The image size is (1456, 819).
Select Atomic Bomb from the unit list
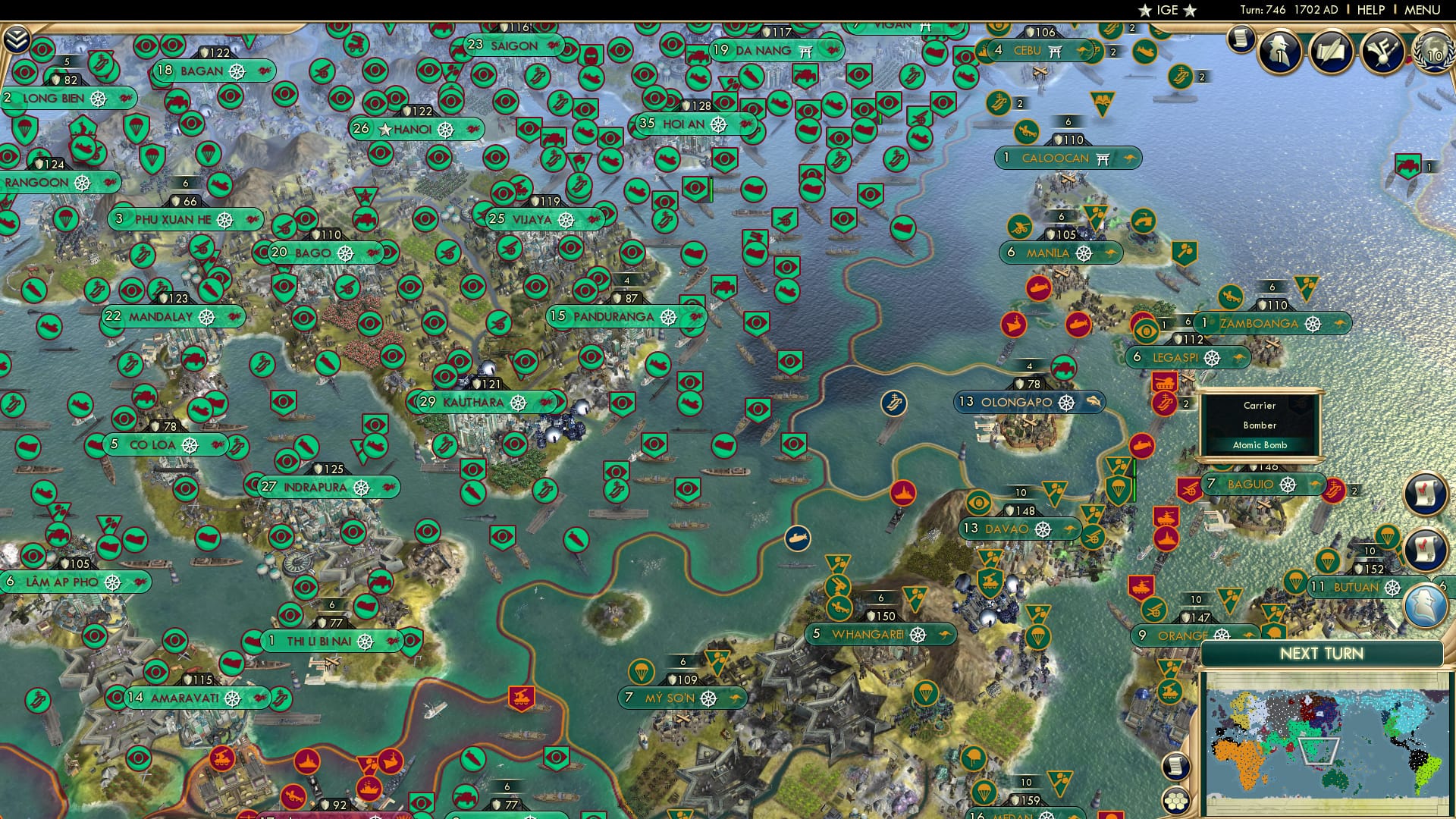point(1262,445)
